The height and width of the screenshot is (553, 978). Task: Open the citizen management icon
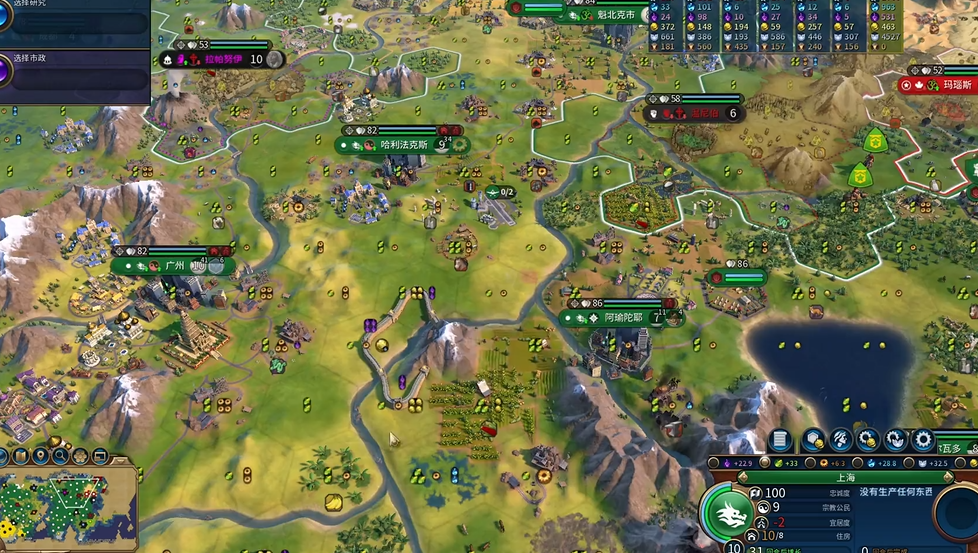click(x=841, y=440)
